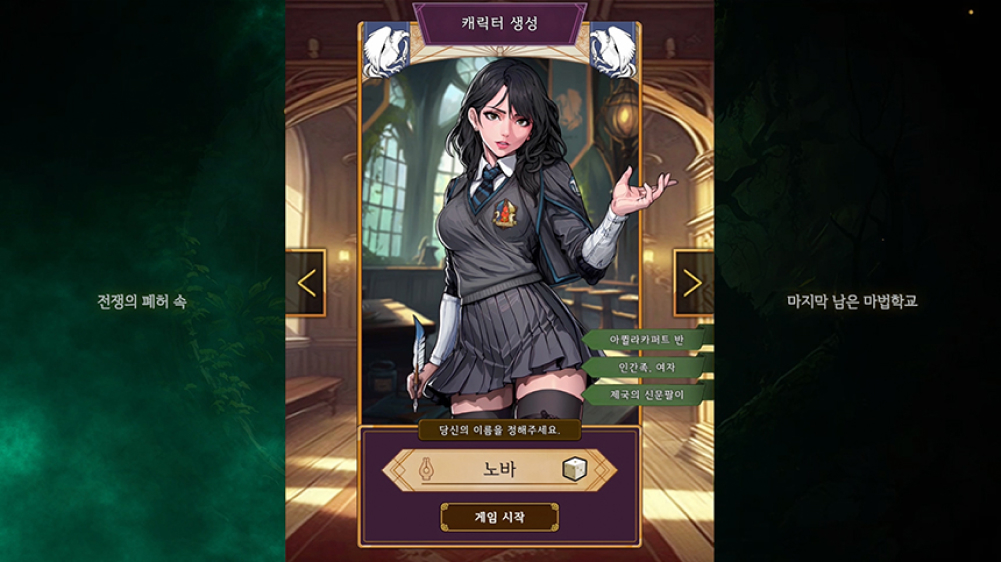Viewport: 1001px width, 562px height.
Task: Show the previous character with left arrow
Action: [306, 283]
